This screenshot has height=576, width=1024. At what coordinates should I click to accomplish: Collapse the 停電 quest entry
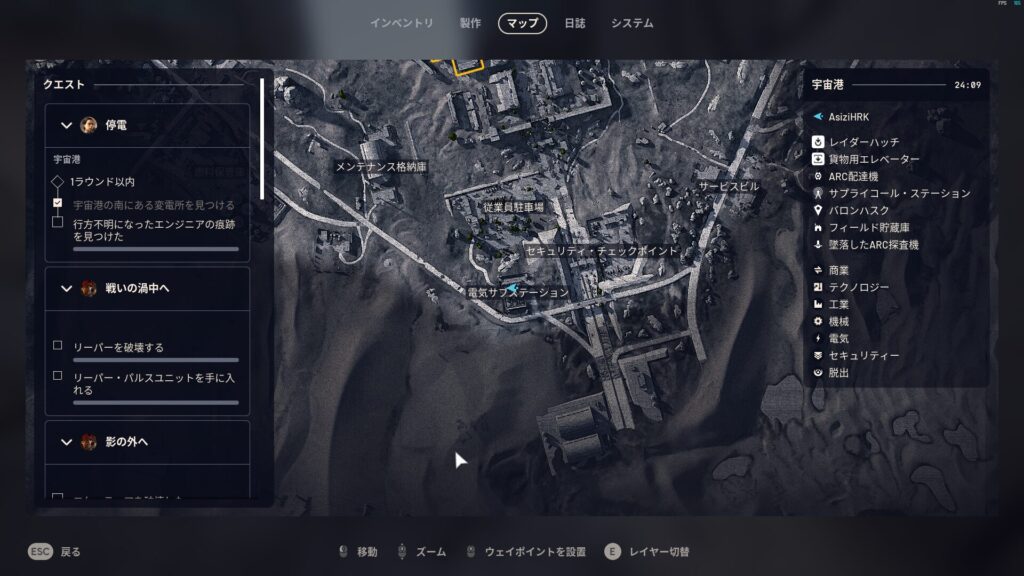click(x=67, y=125)
